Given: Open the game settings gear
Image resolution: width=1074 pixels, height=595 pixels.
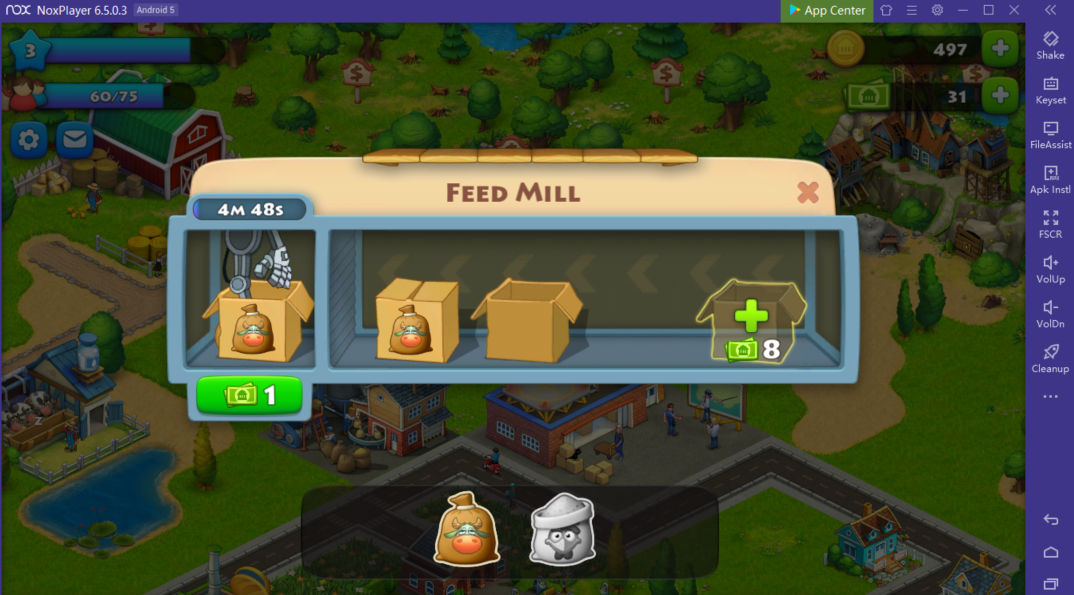Looking at the screenshot, I should pos(29,140).
